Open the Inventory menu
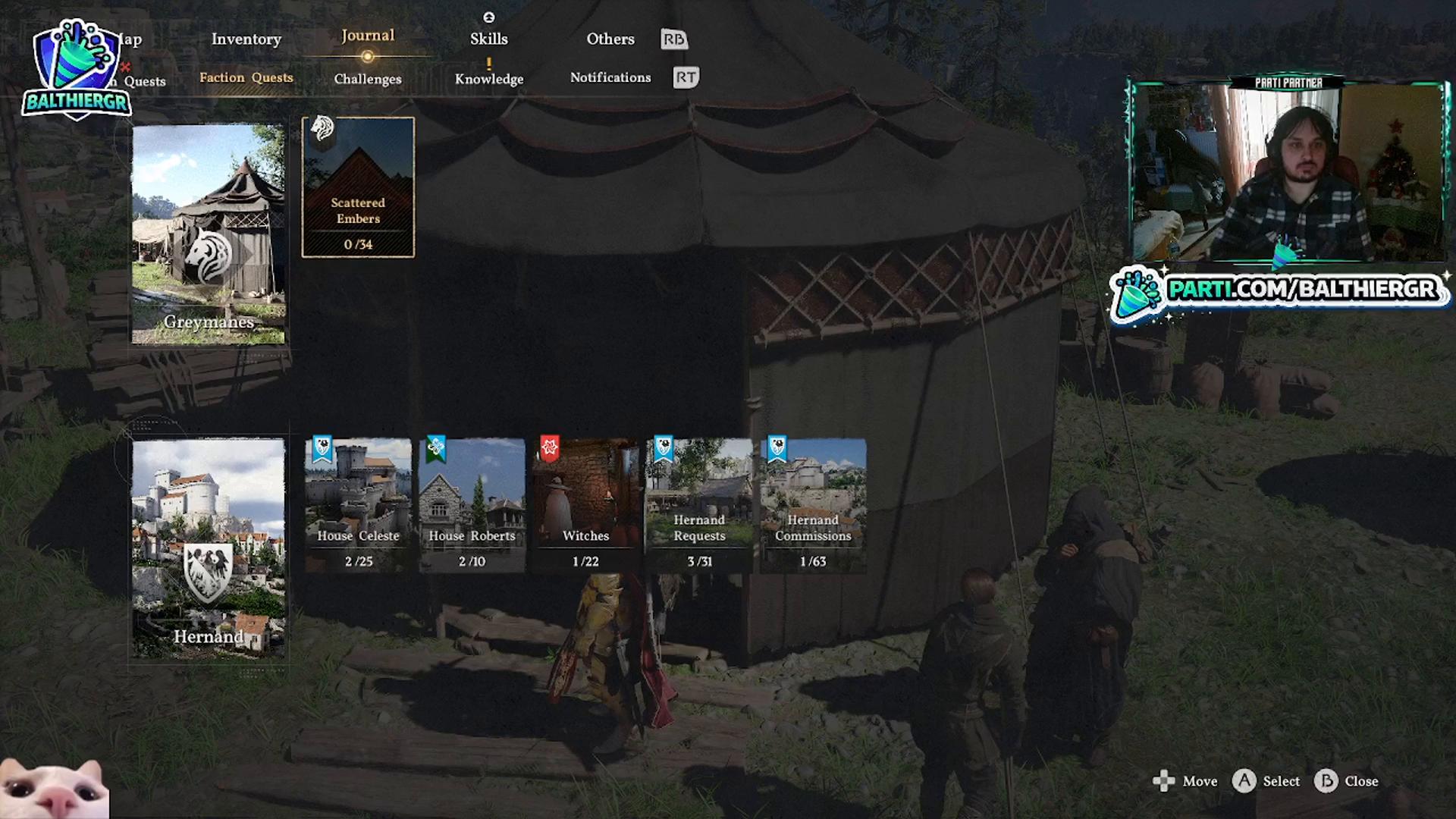 [x=246, y=39]
